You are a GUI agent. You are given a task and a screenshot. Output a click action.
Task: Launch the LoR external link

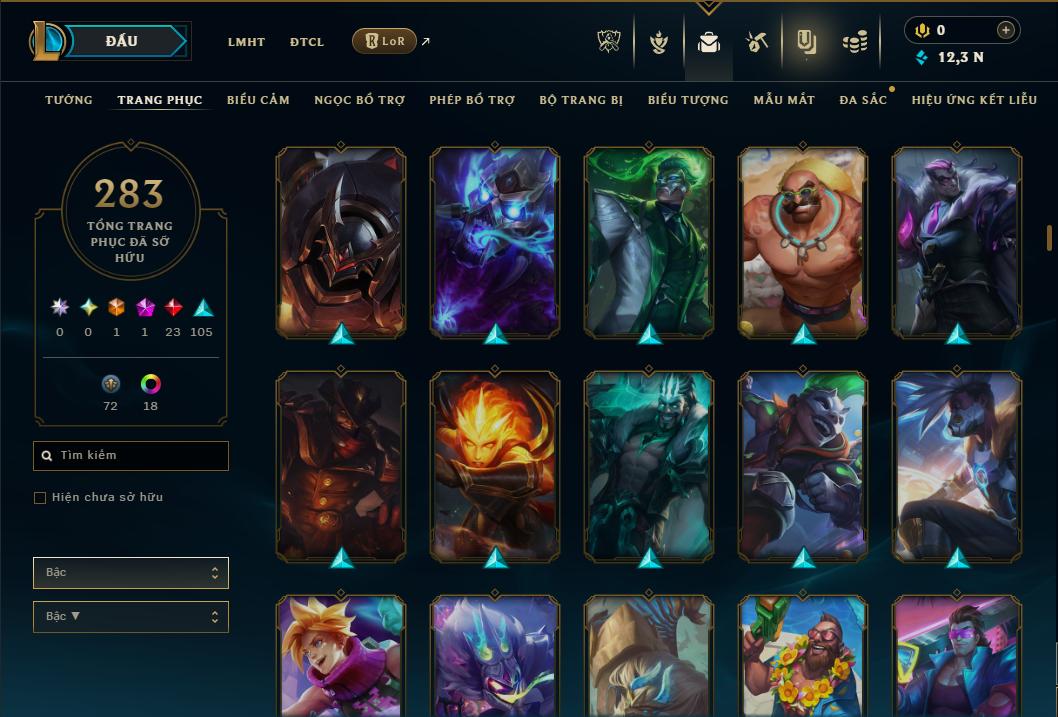click(x=385, y=41)
